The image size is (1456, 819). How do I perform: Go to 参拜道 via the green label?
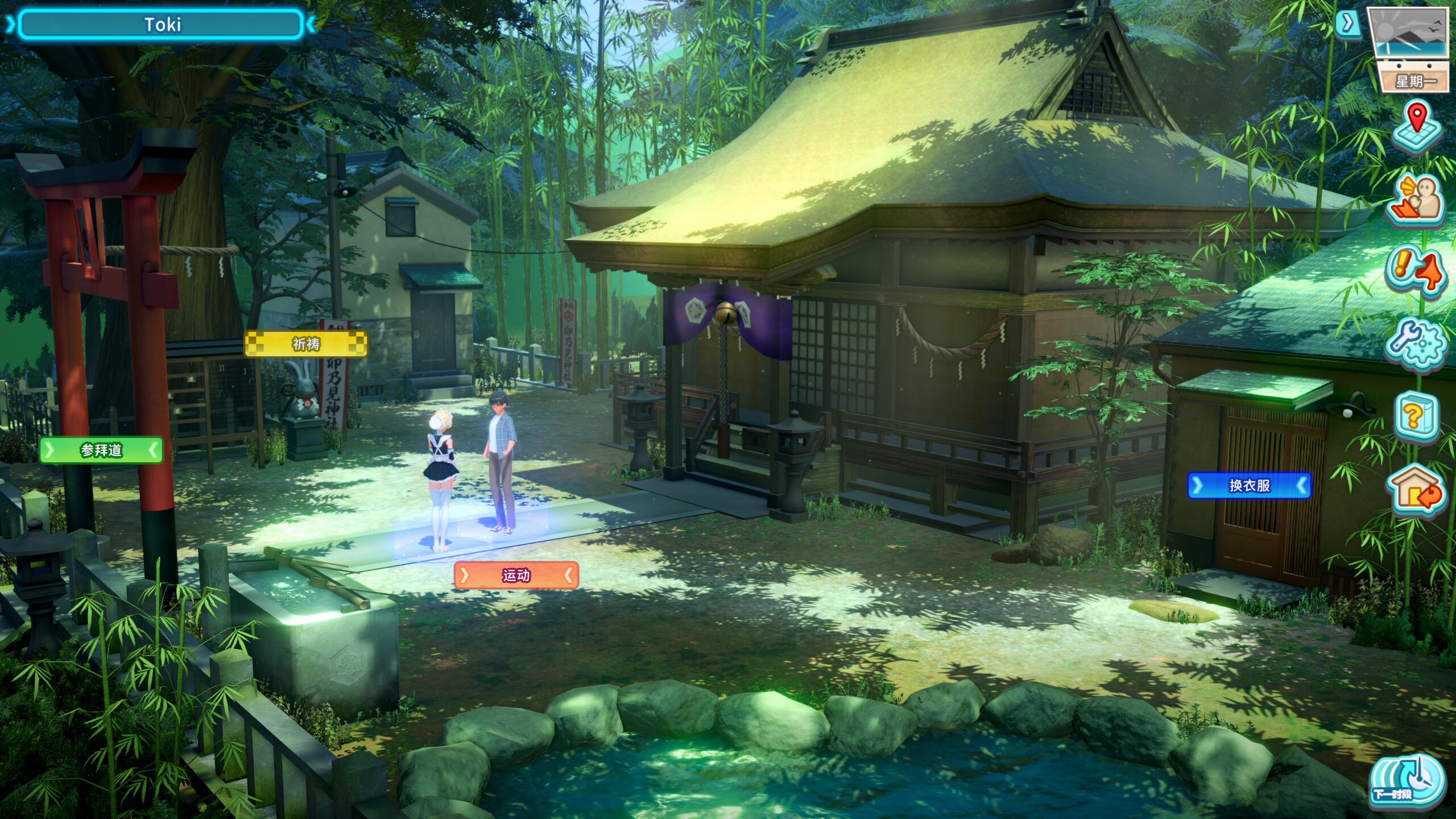point(101,450)
